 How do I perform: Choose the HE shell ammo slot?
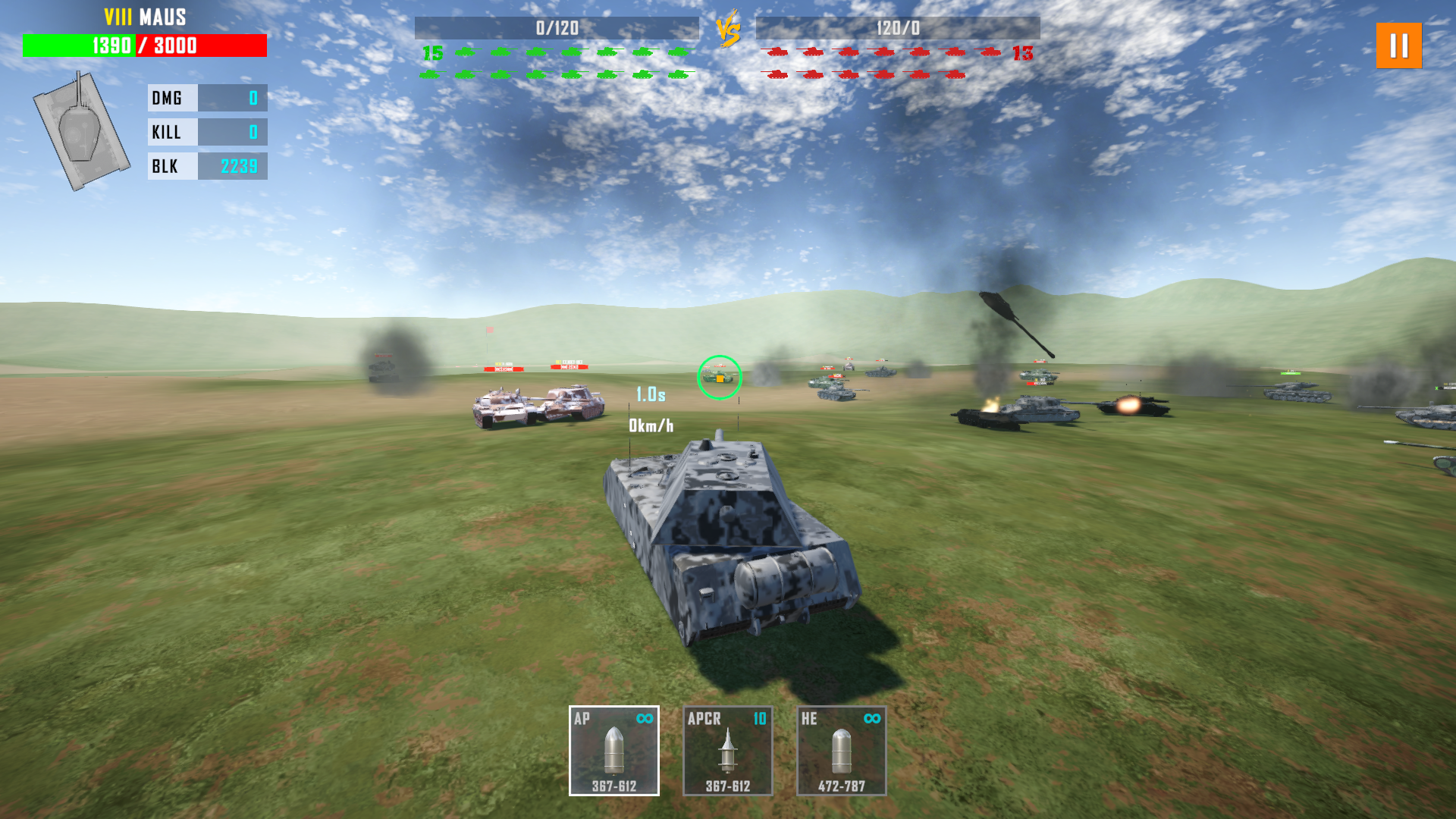coord(841,750)
